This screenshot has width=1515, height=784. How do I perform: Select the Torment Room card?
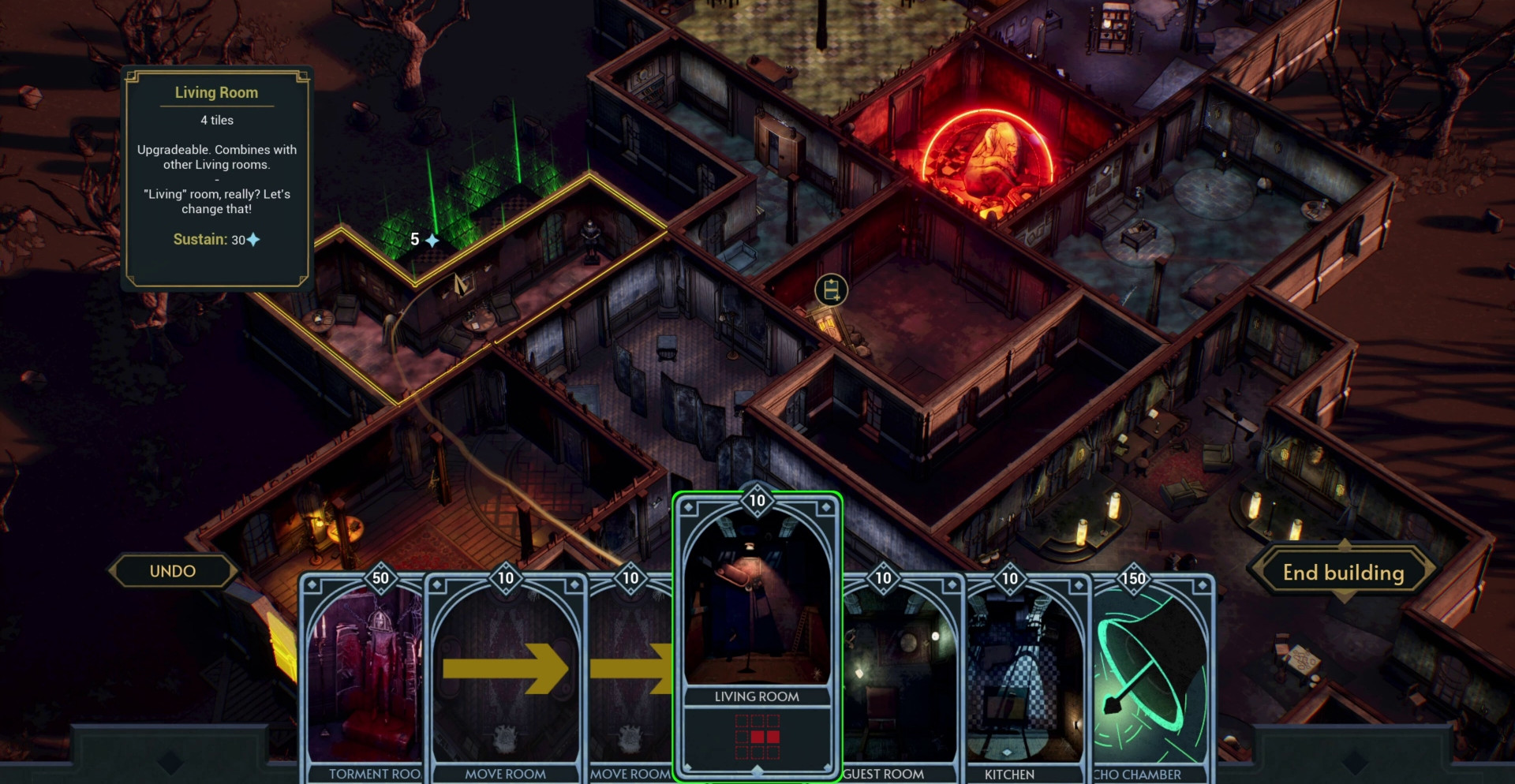[365, 678]
